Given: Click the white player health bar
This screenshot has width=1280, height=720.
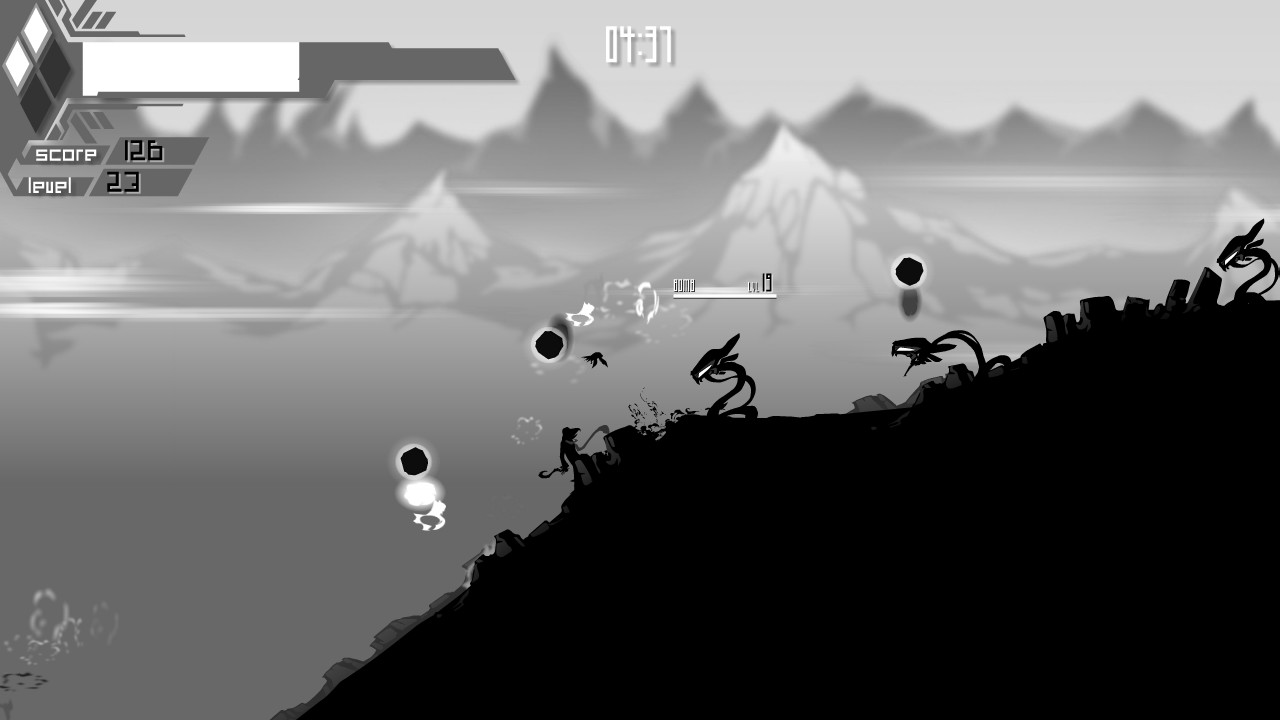Looking at the screenshot, I should pyautogui.click(x=190, y=60).
